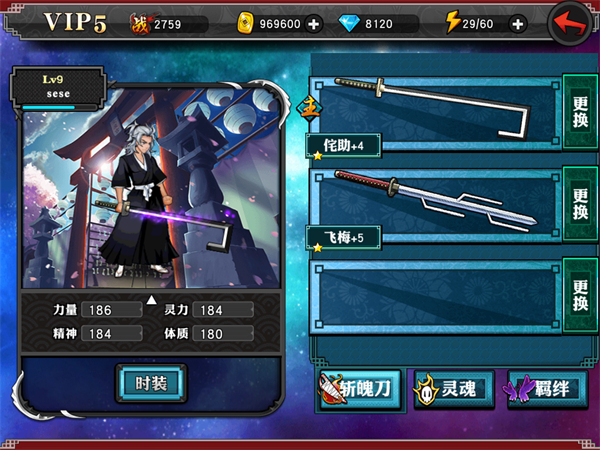The width and height of the screenshot is (600, 450).
Task: Replace the 飞梅+5 sword using 更换
Action: (x=580, y=203)
